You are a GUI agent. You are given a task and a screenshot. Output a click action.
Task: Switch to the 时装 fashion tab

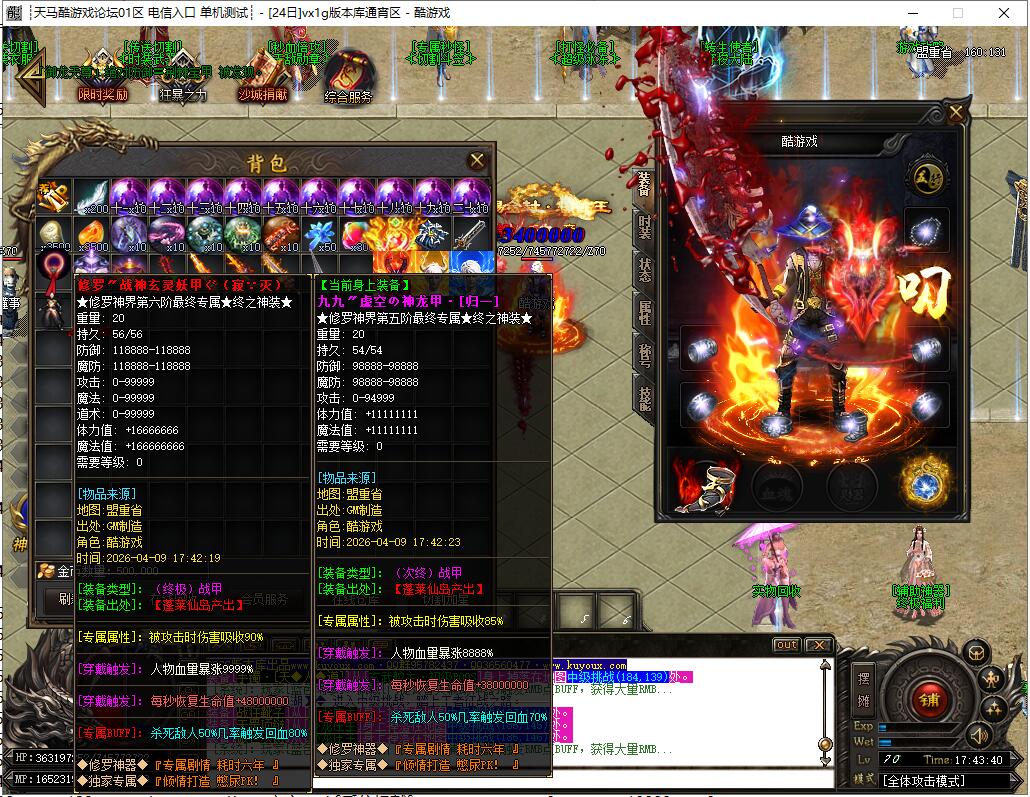[x=645, y=226]
